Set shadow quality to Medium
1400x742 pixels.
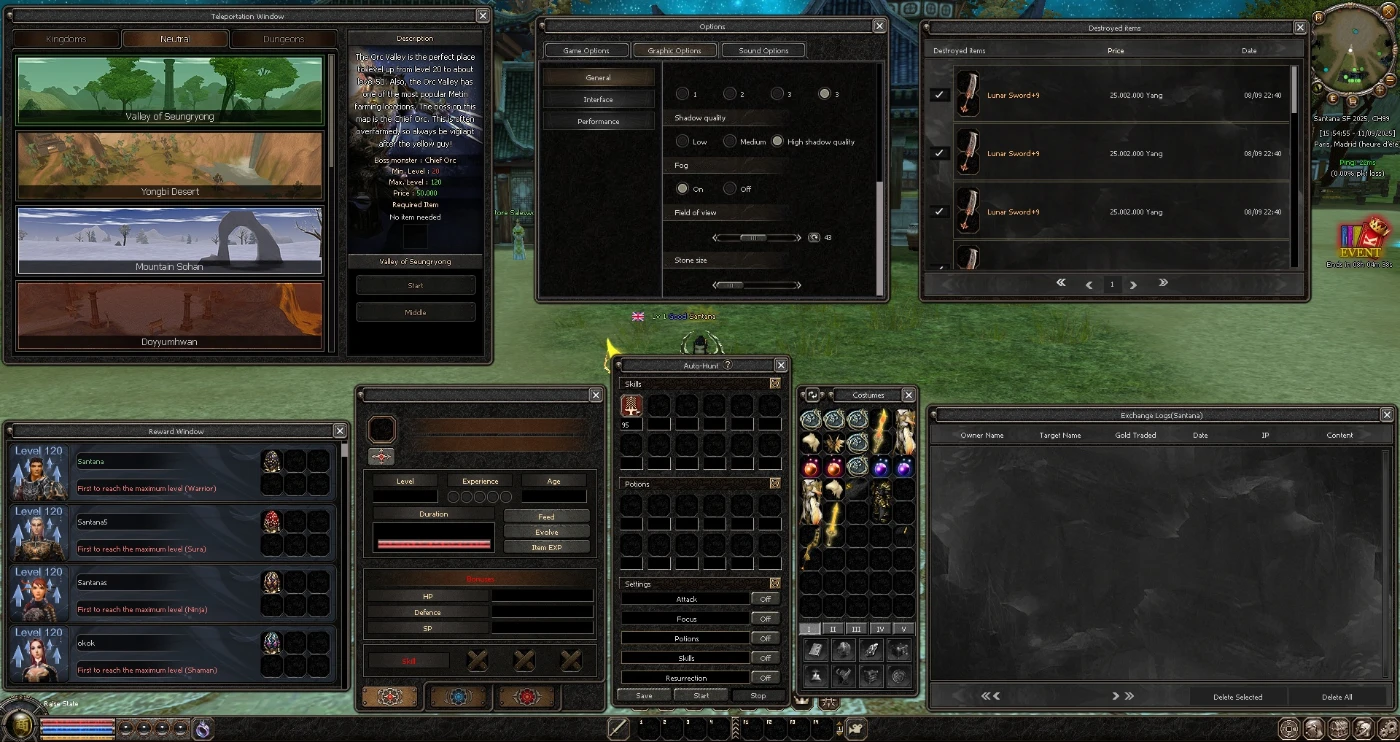click(x=731, y=142)
